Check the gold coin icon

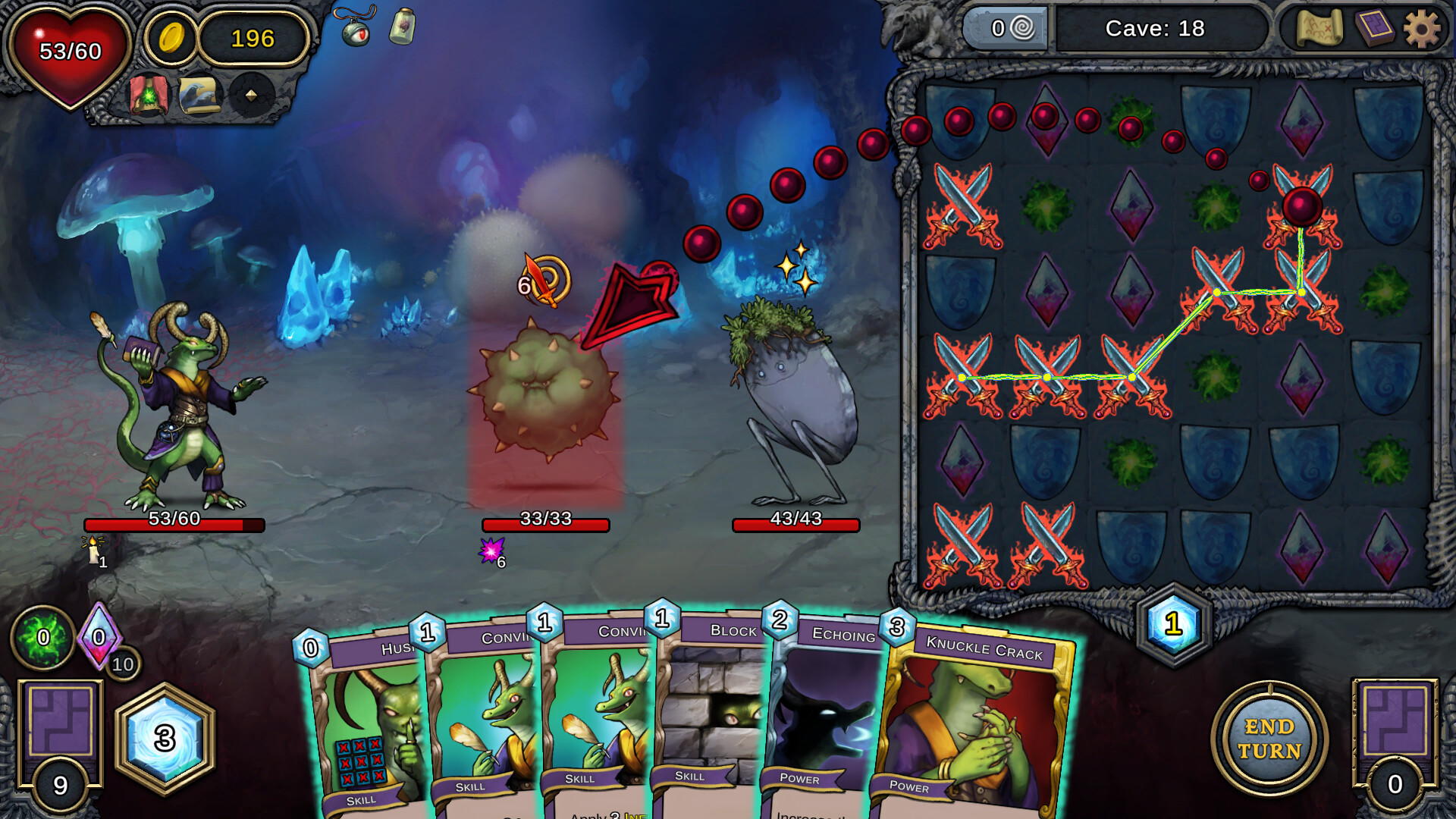[x=171, y=37]
